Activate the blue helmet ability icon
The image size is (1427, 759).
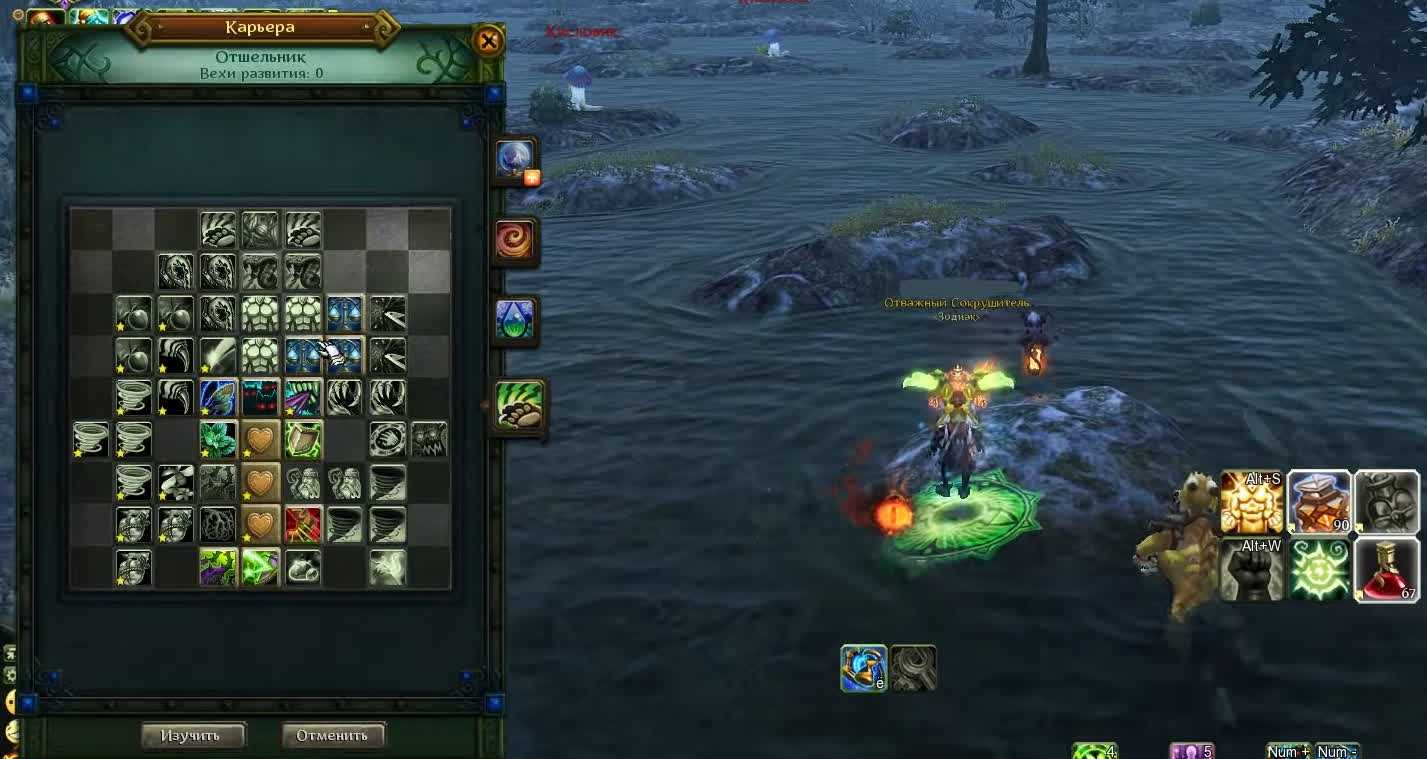coord(863,668)
